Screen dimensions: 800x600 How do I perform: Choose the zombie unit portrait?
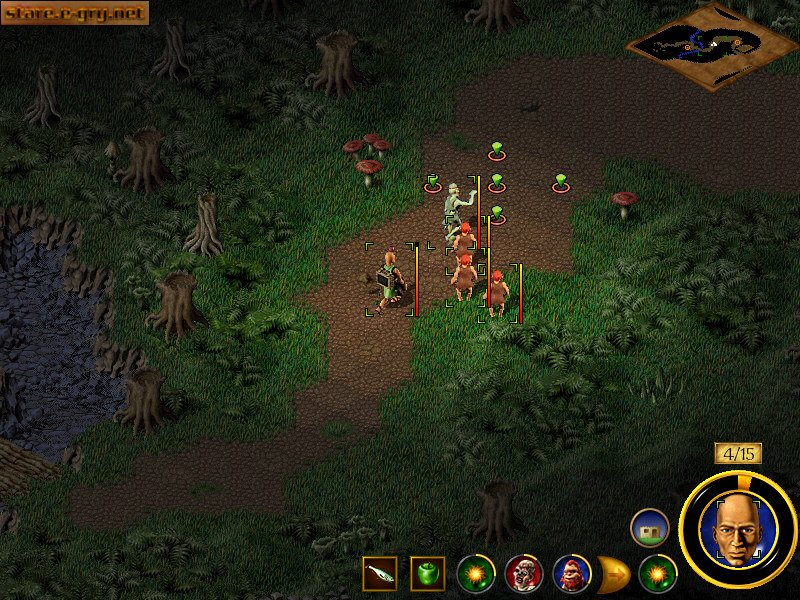(523, 574)
